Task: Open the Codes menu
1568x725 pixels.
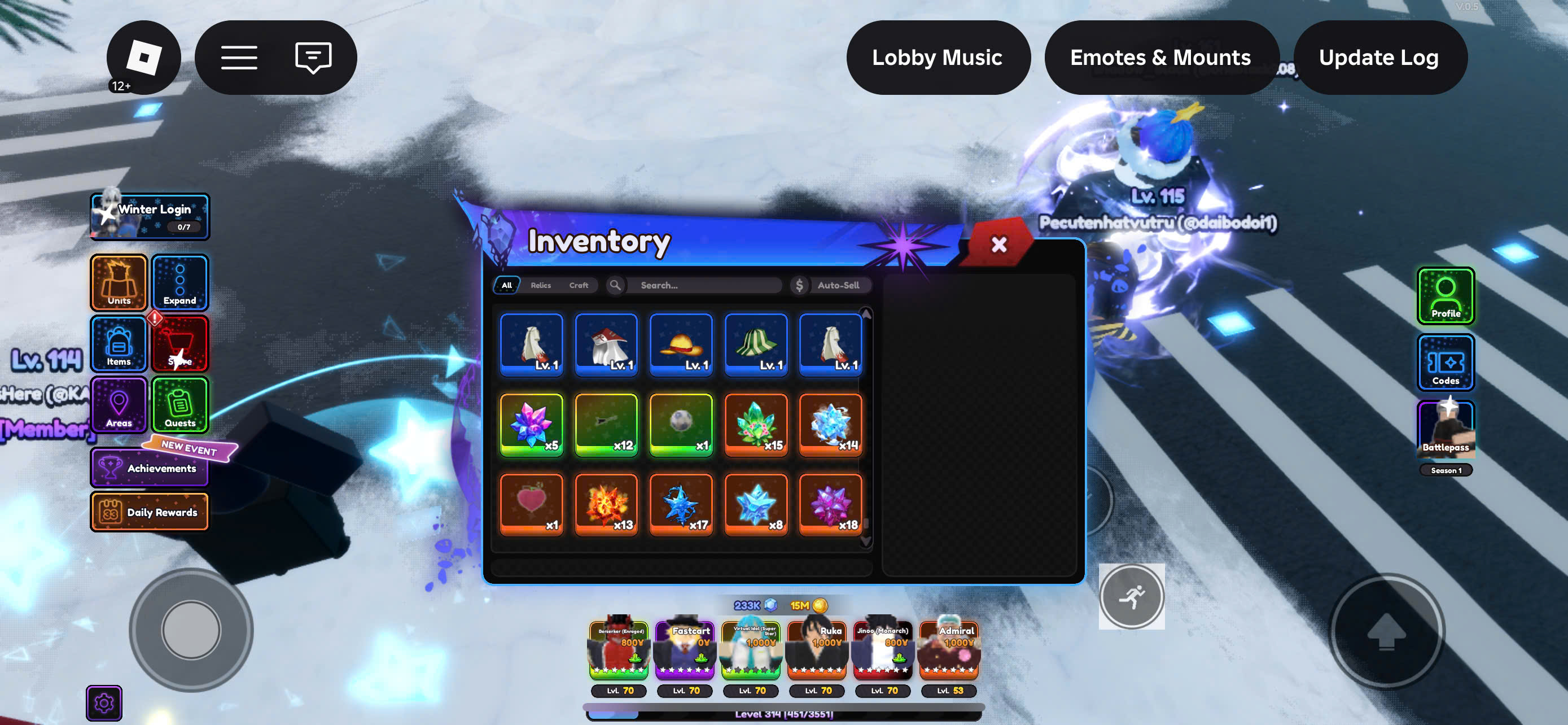Action: point(1445,362)
